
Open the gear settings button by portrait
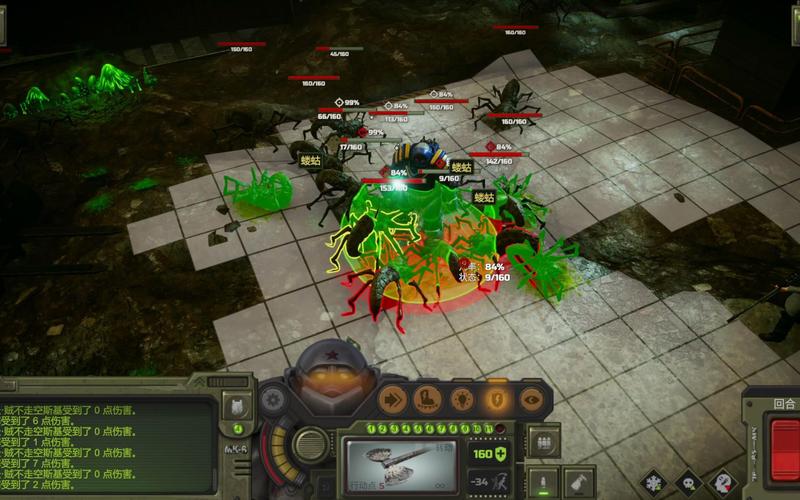click(271, 400)
